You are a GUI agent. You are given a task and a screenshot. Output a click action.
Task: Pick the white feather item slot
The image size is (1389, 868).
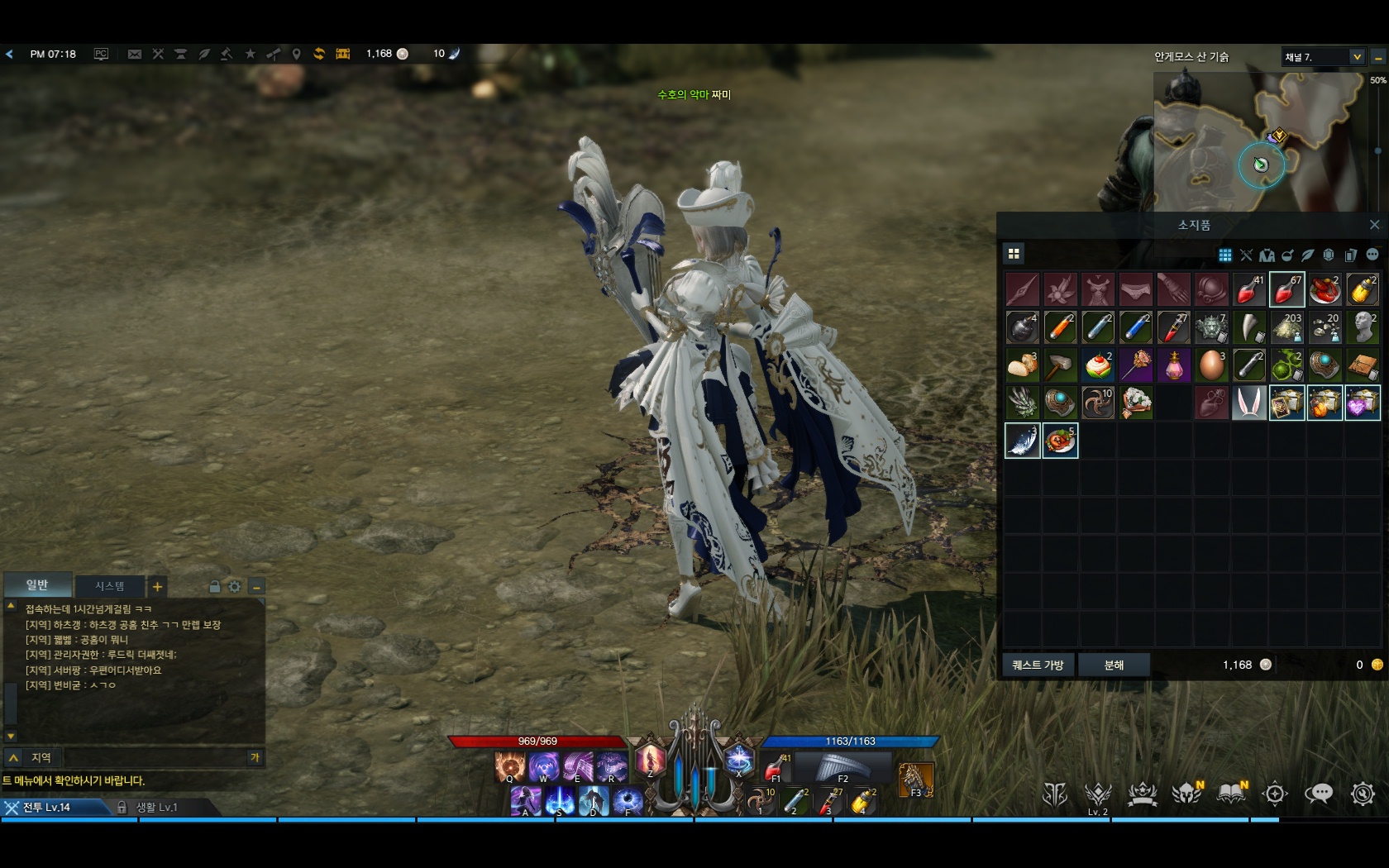[1023, 441]
